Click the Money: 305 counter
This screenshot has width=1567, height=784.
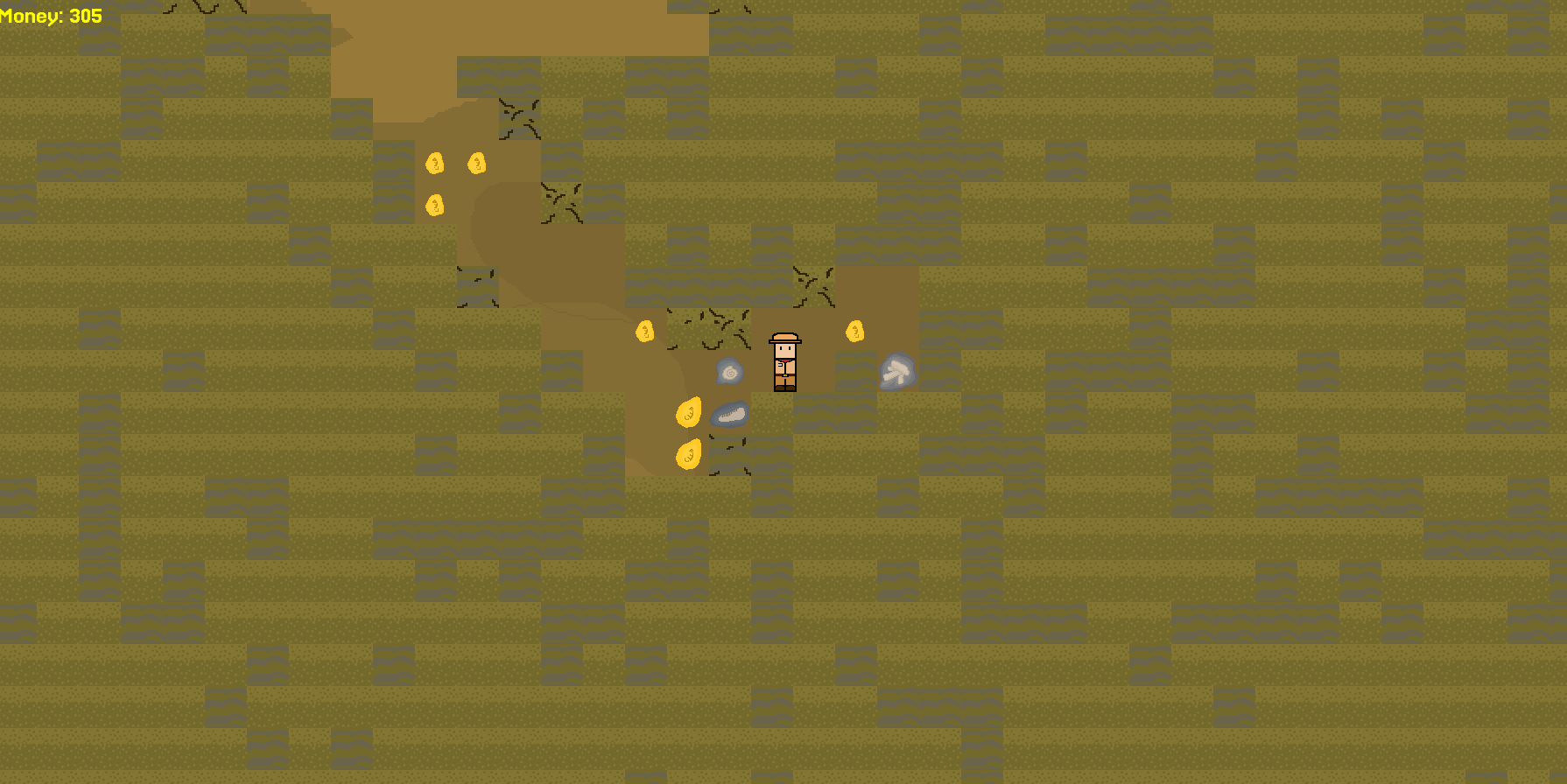[x=53, y=14]
